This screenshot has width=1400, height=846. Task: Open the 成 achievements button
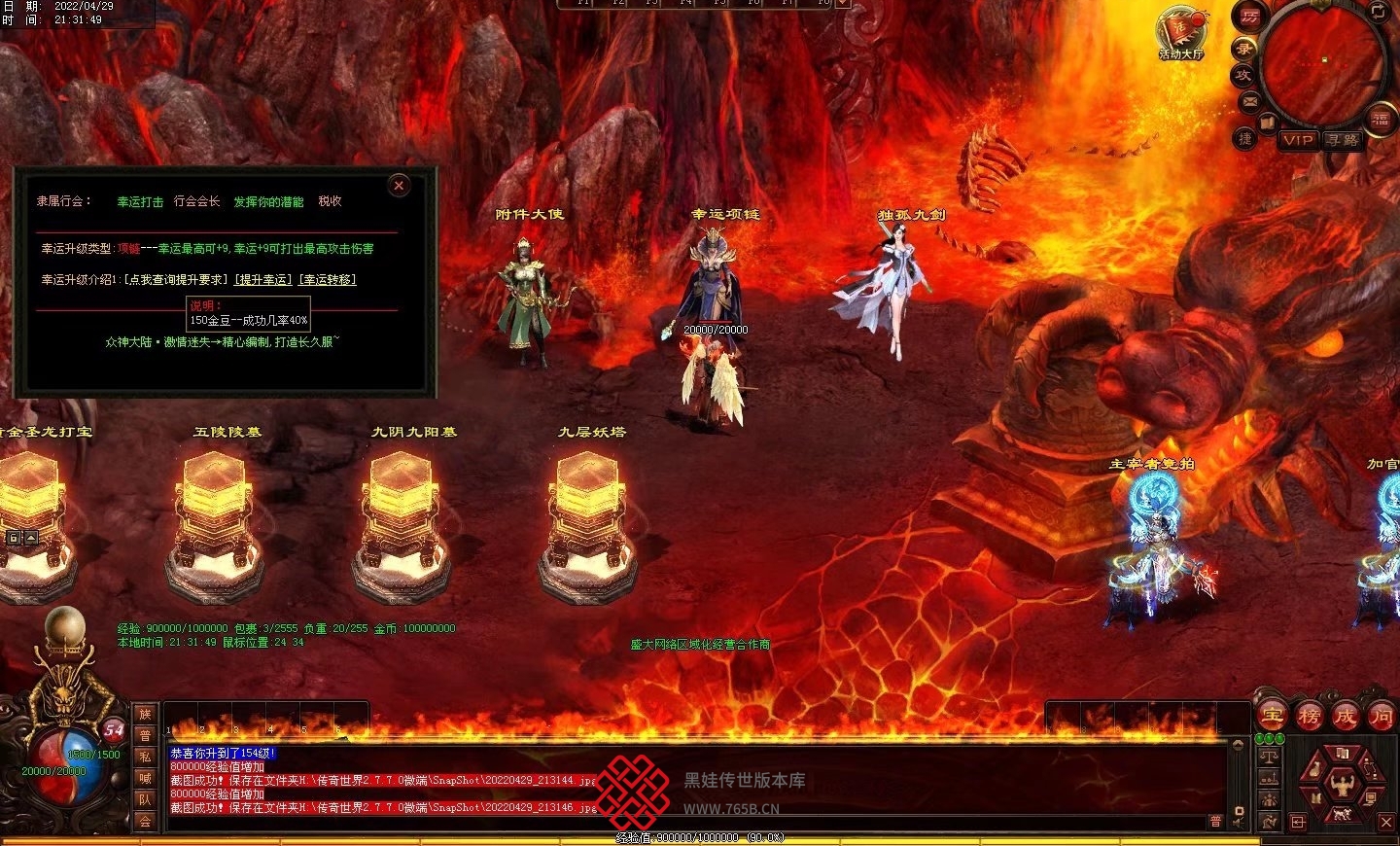[x=1346, y=717]
